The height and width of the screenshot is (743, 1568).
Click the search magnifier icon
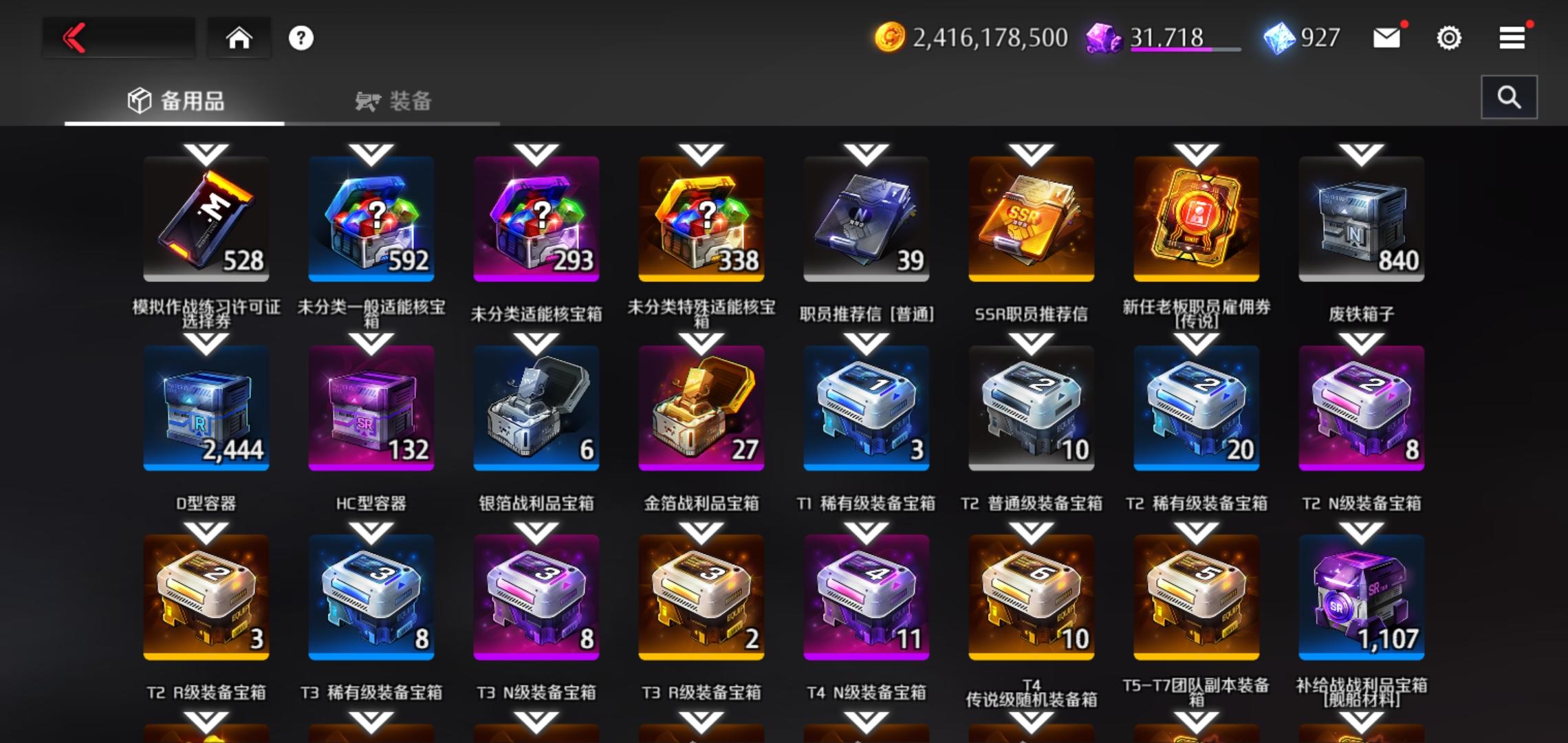coord(1510,96)
